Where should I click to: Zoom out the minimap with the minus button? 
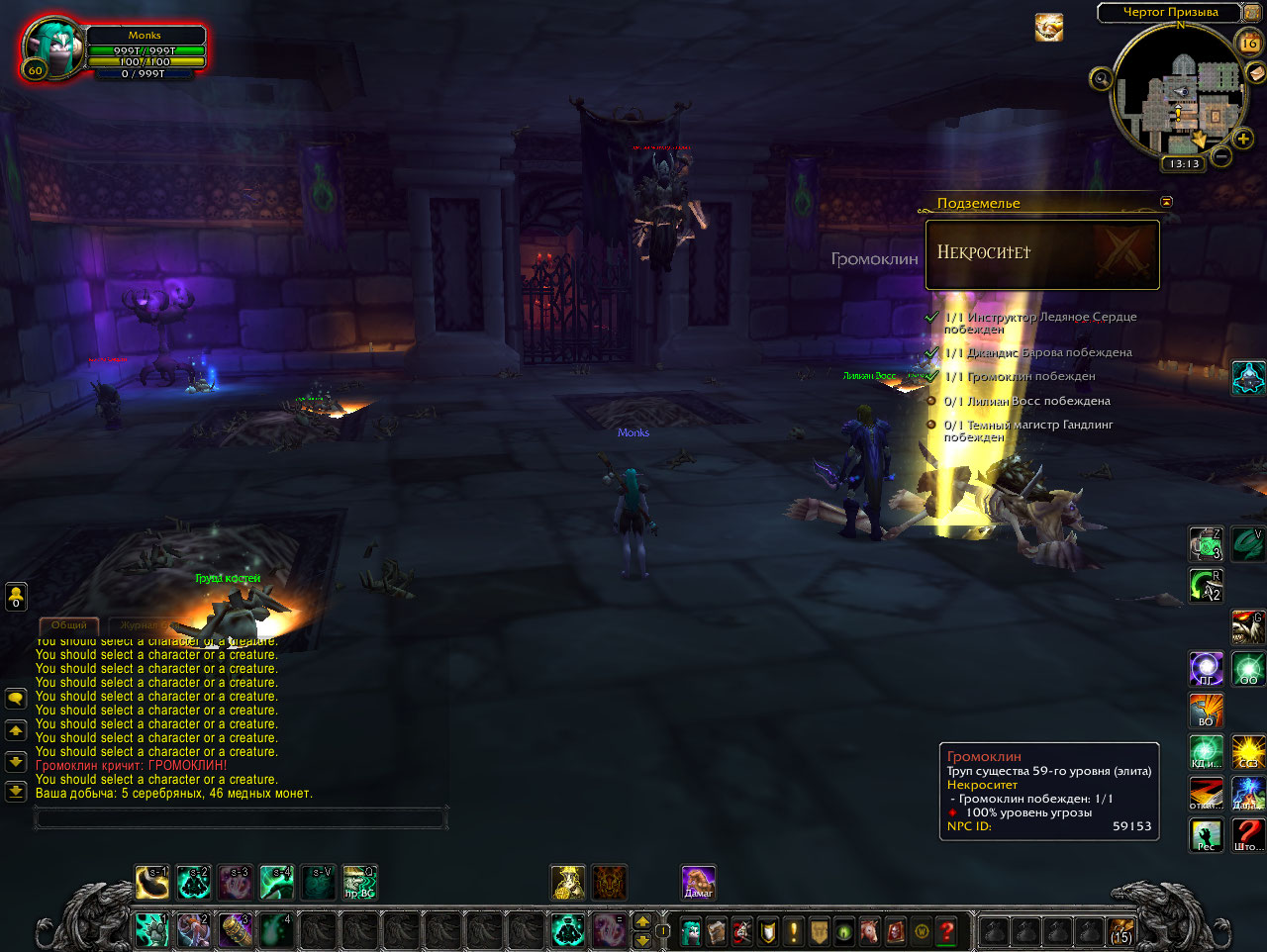(x=1221, y=156)
